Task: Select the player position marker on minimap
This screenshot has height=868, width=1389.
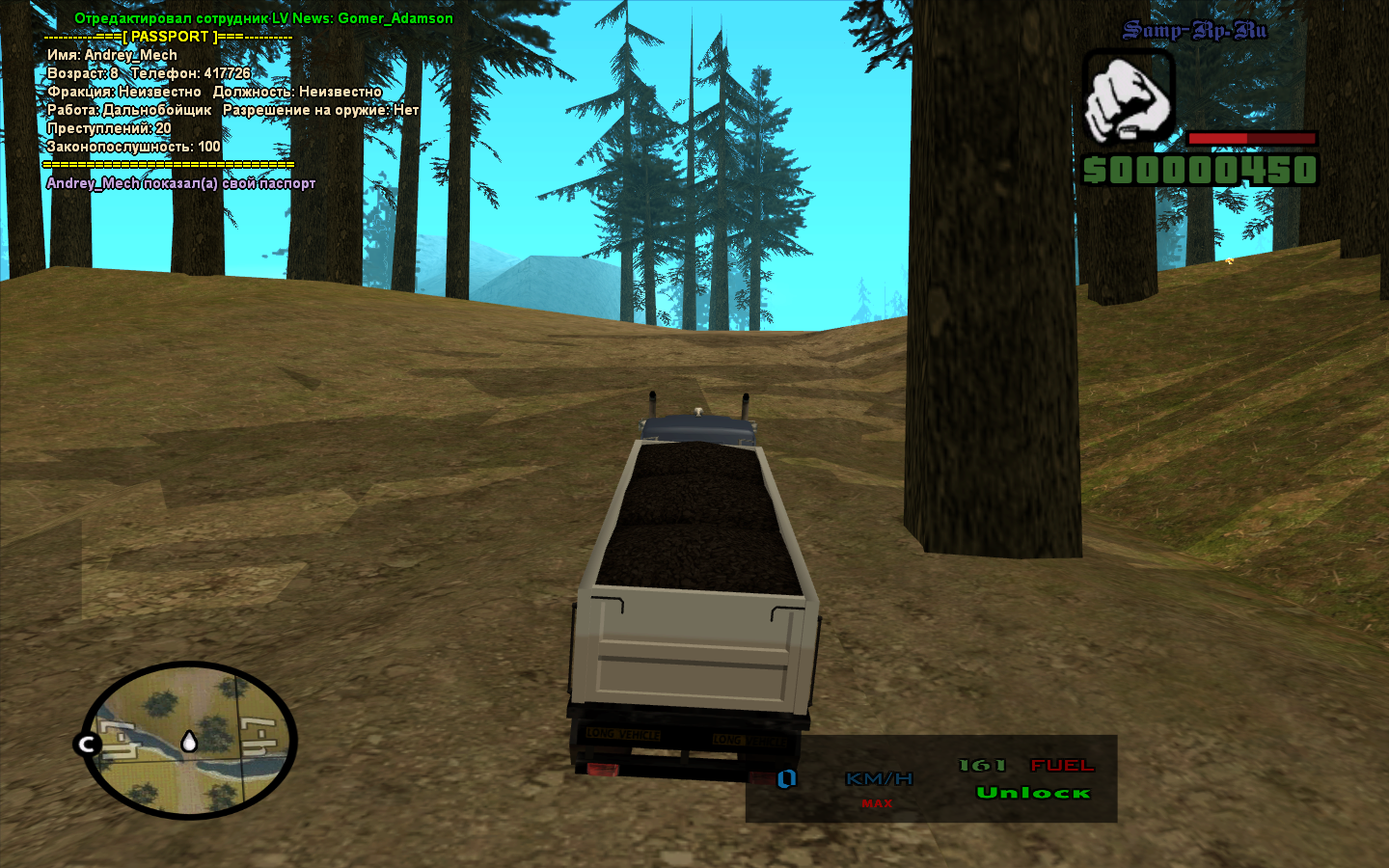Action: click(x=189, y=741)
